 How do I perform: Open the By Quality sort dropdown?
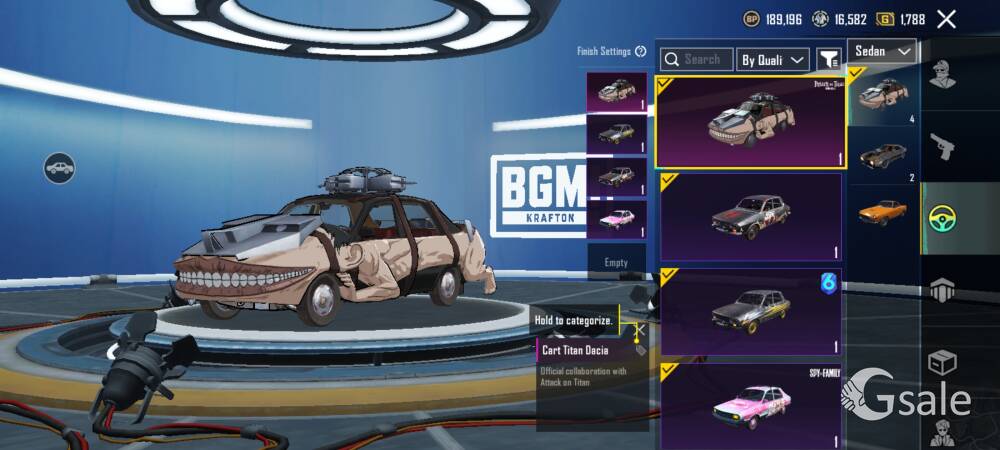(773, 60)
